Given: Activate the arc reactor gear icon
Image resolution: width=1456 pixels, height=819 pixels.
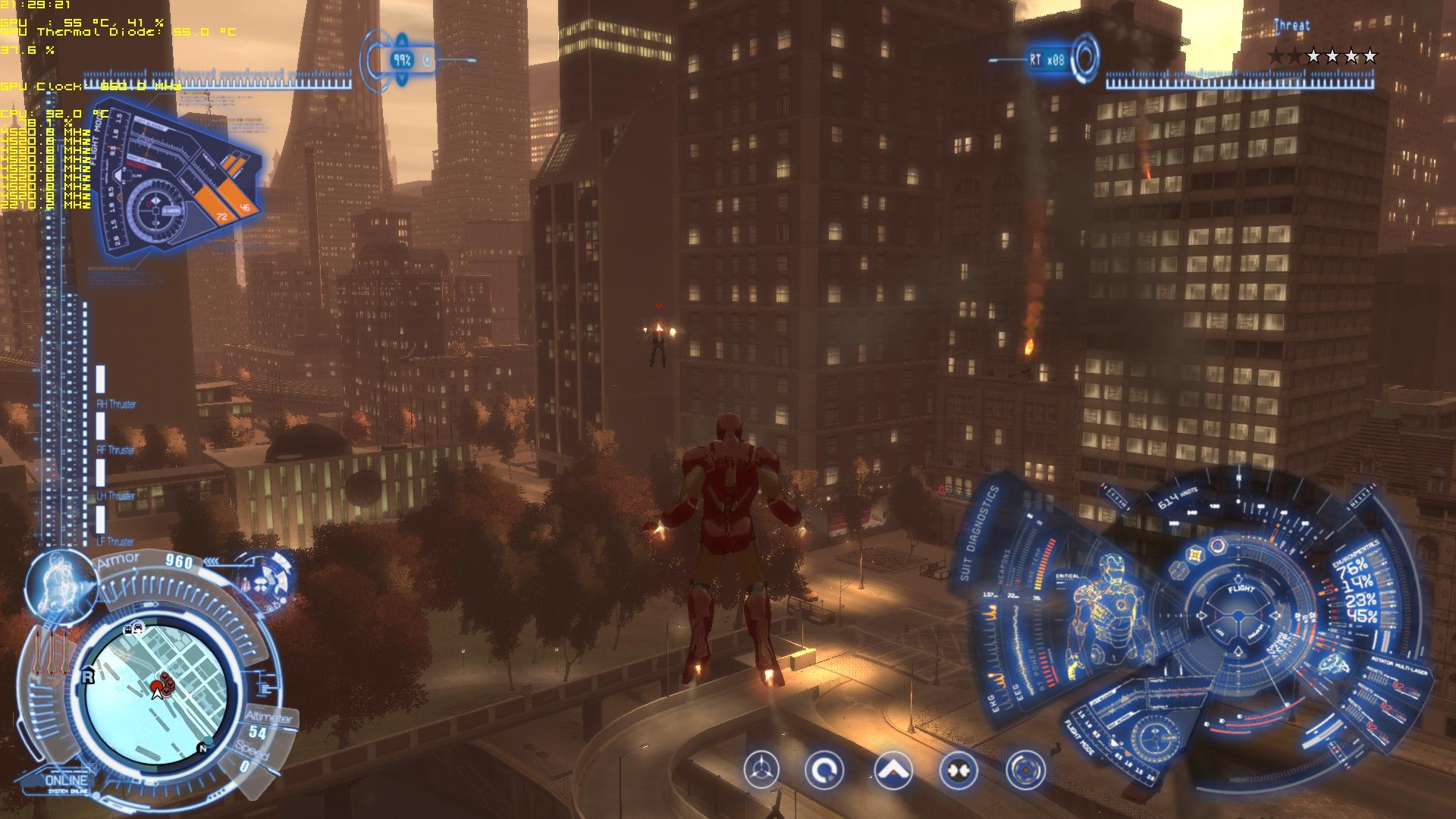Looking at the screenshot, I should 1025,770.
